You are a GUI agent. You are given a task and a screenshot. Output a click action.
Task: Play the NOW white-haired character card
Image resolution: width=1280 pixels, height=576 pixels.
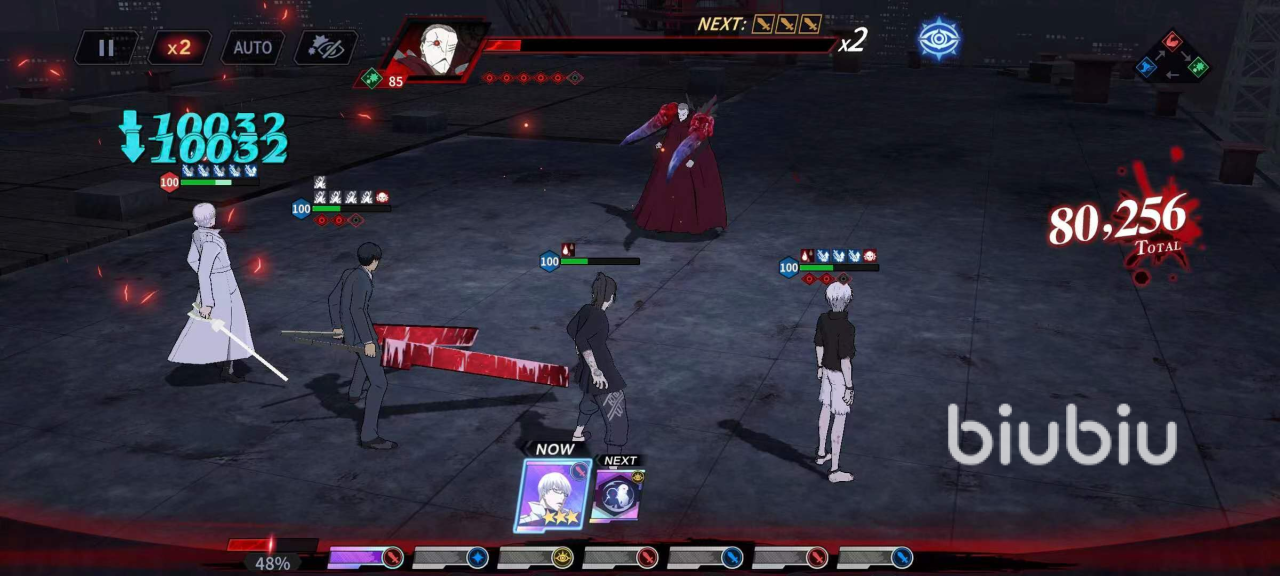[553, 494]
